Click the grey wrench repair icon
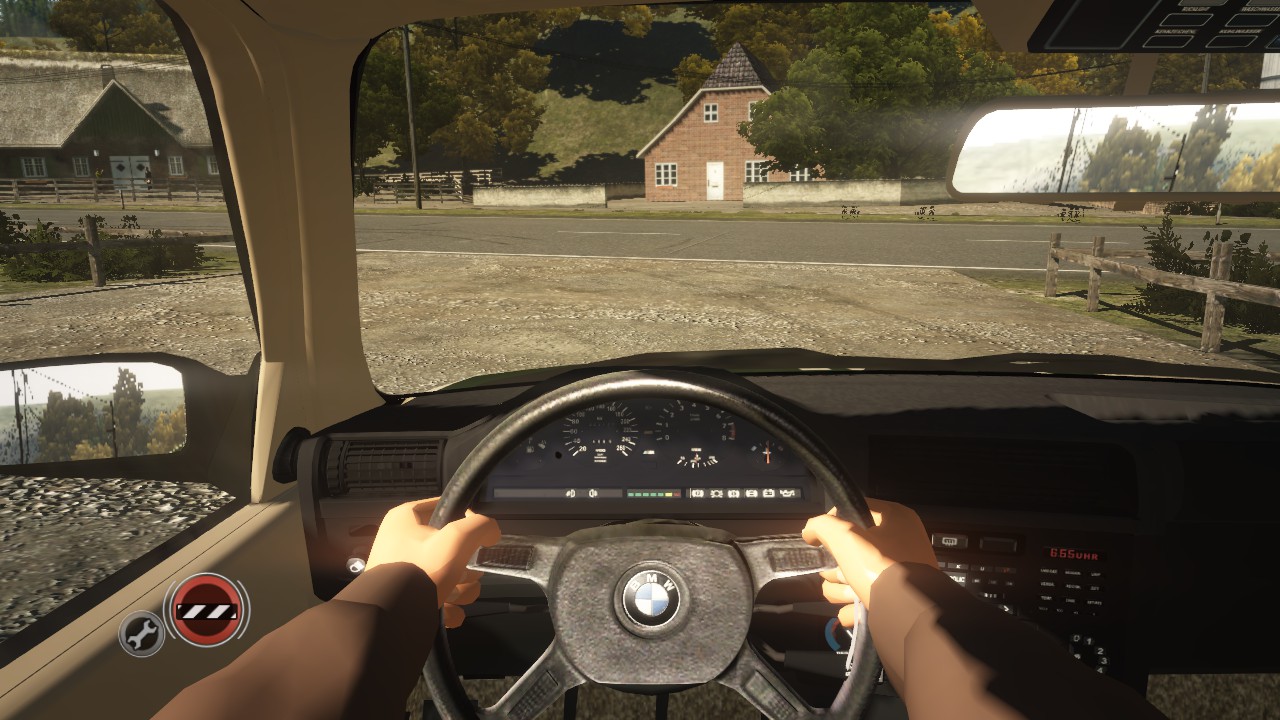1280x720 pixels. coord(142,632)
